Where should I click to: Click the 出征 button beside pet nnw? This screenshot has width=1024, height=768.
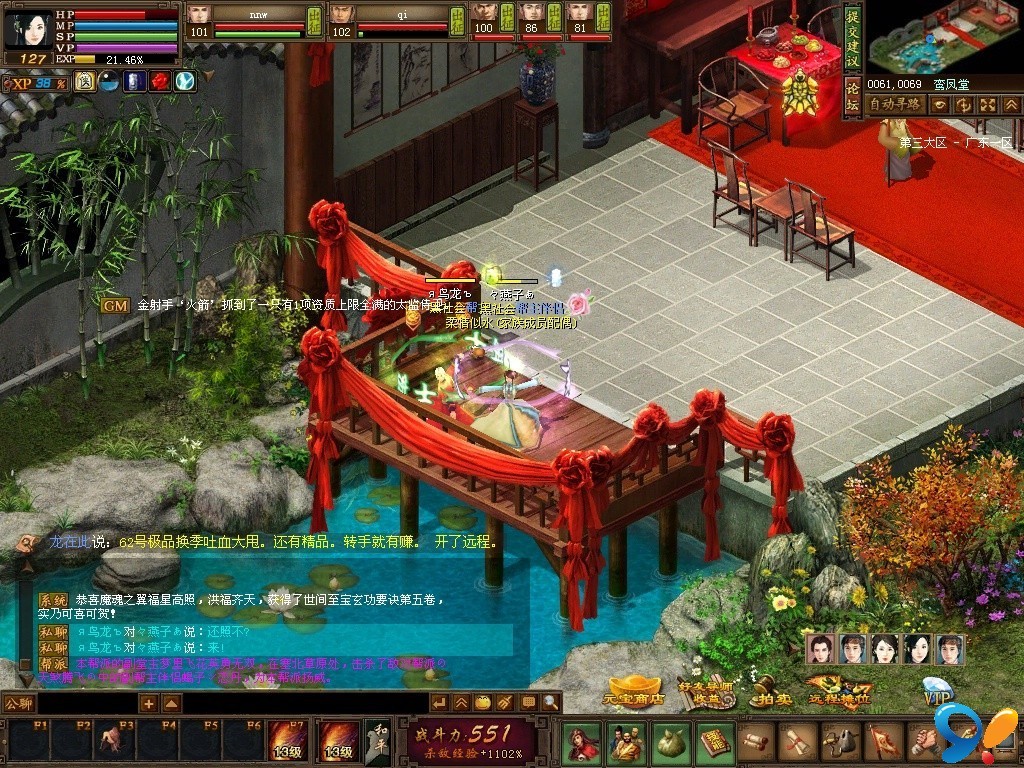click(314, 19)
